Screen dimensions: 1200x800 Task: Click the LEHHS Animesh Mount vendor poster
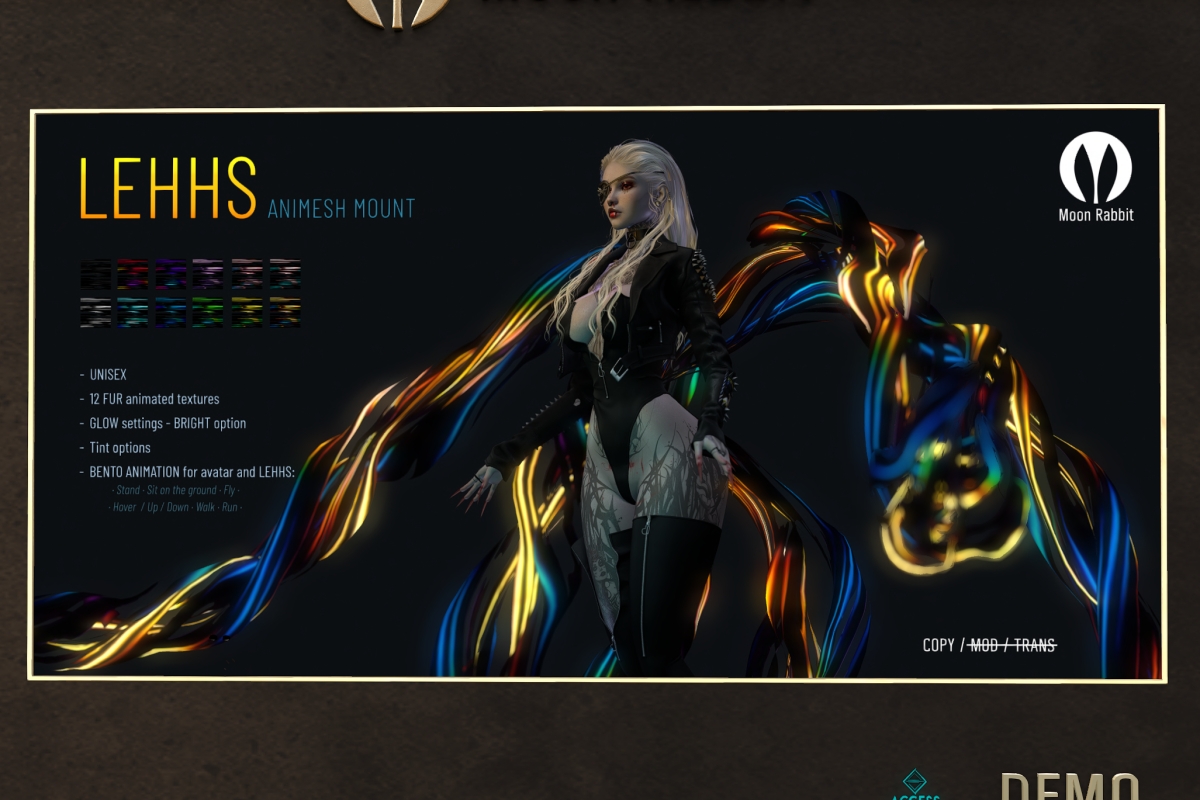[597, 393]
